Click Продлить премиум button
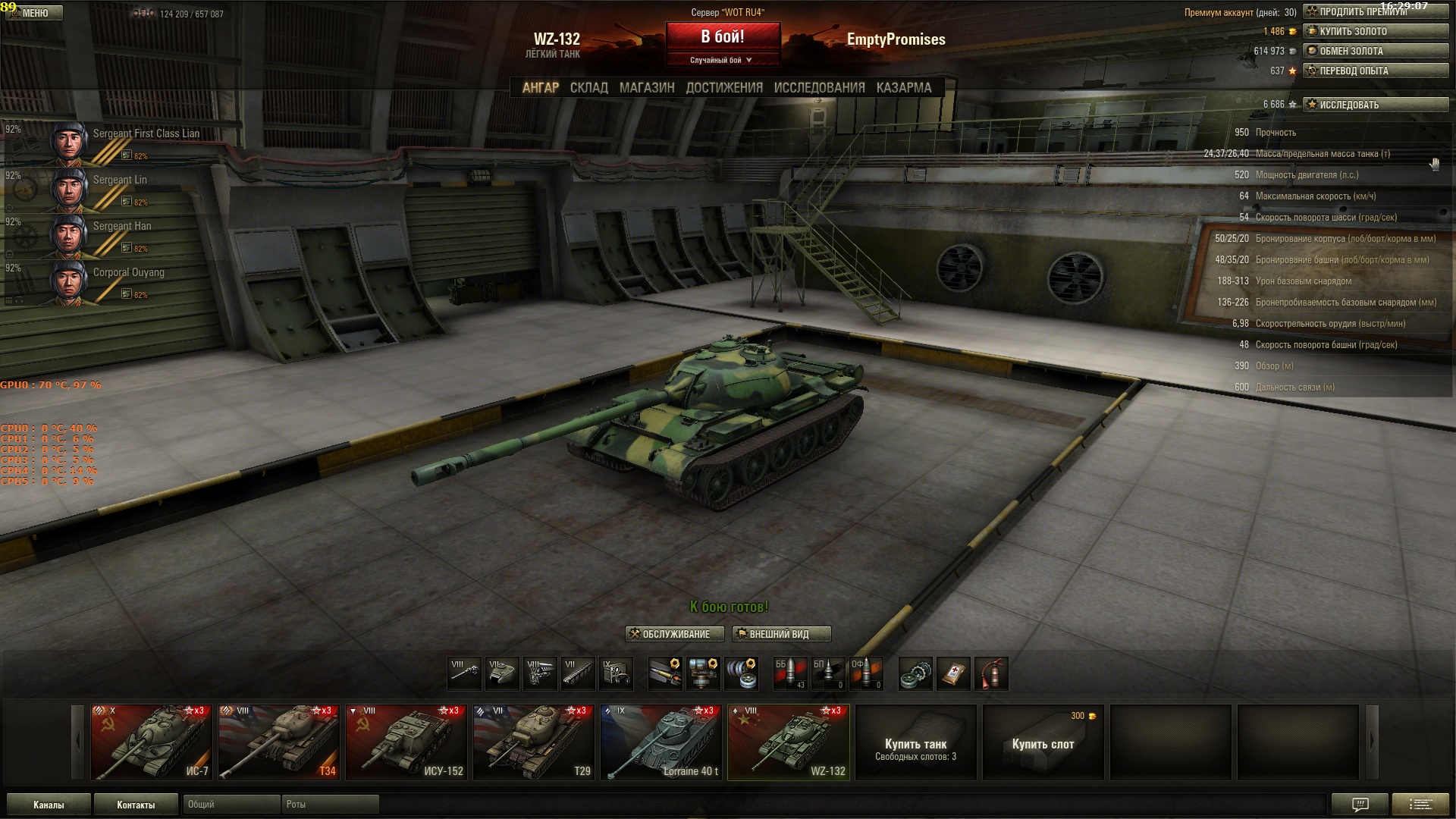The width and height of the screenshot is (1456, 819). point(1375,12)
